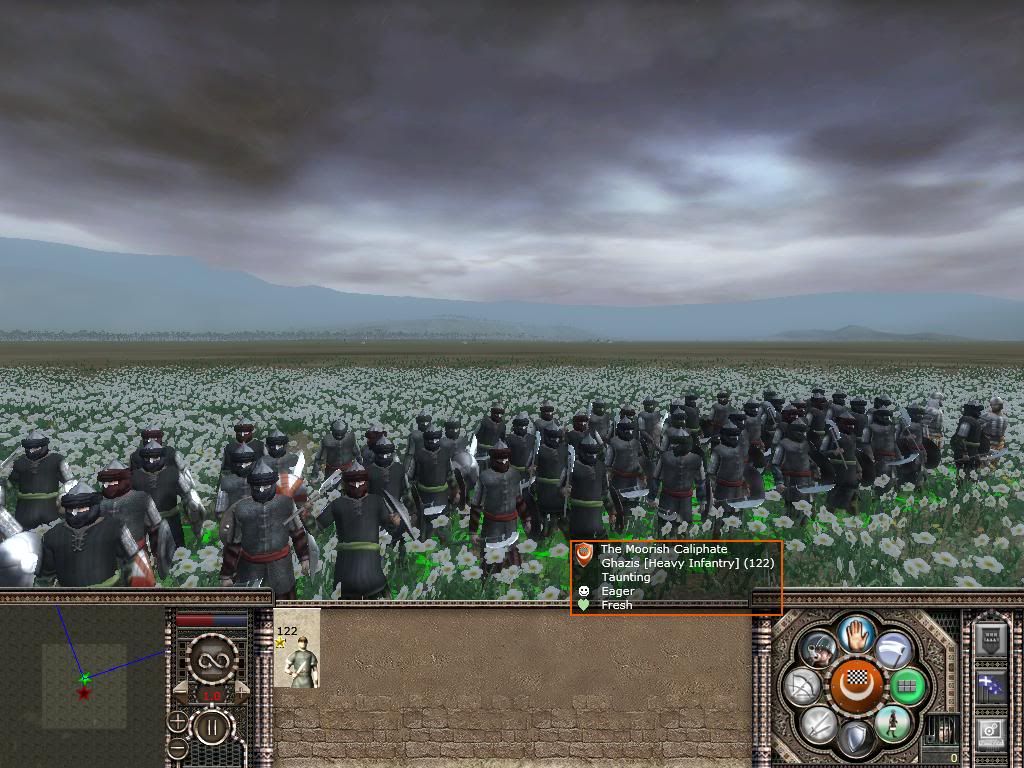The width and height of the screenshot is (1024, 768).
Task: Click the prisoner behind bars icon
Action: (x=941, y=728)
